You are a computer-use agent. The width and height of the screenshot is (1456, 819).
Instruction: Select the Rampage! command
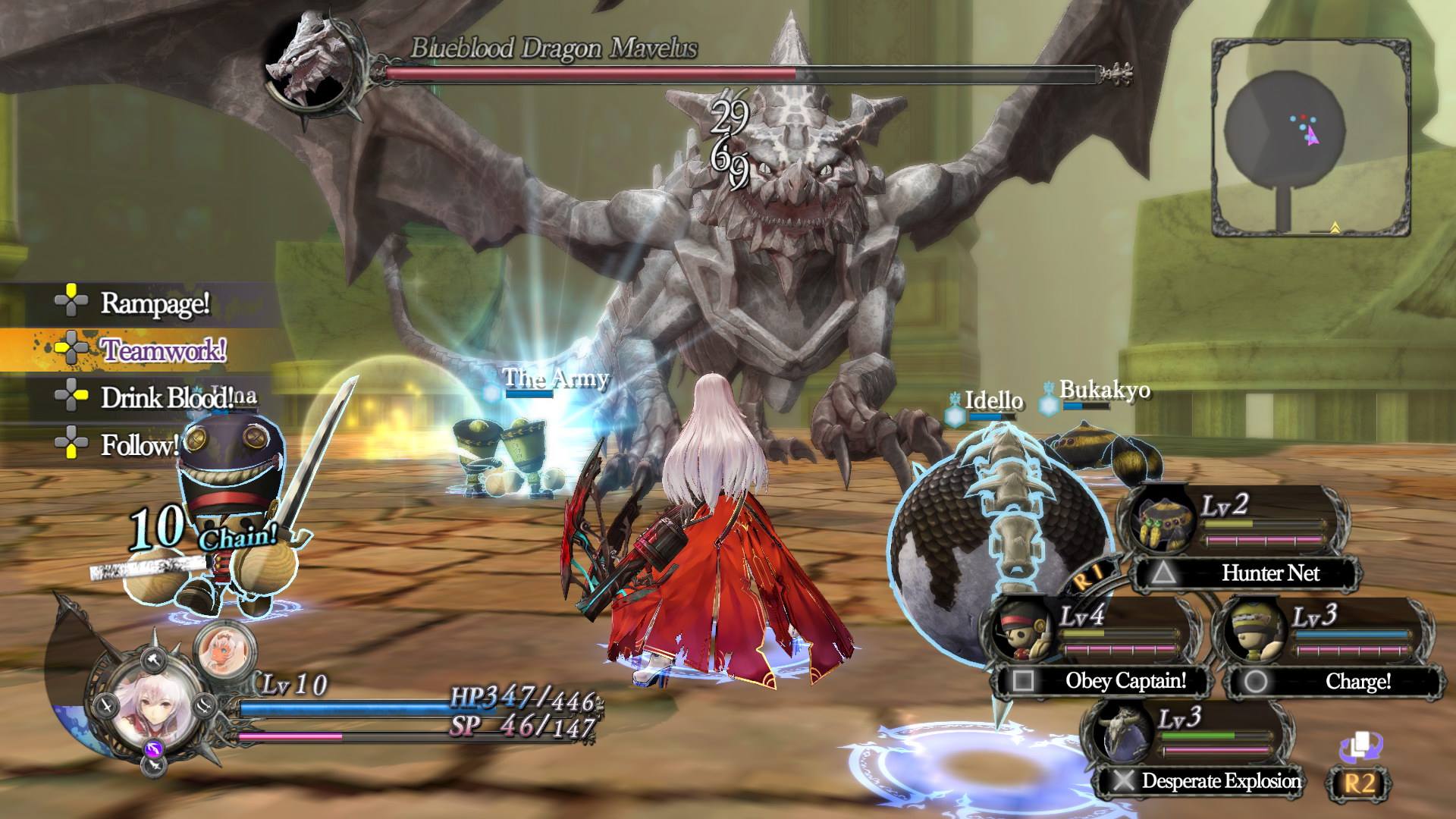pyautogui.click(x=154, y=303)
